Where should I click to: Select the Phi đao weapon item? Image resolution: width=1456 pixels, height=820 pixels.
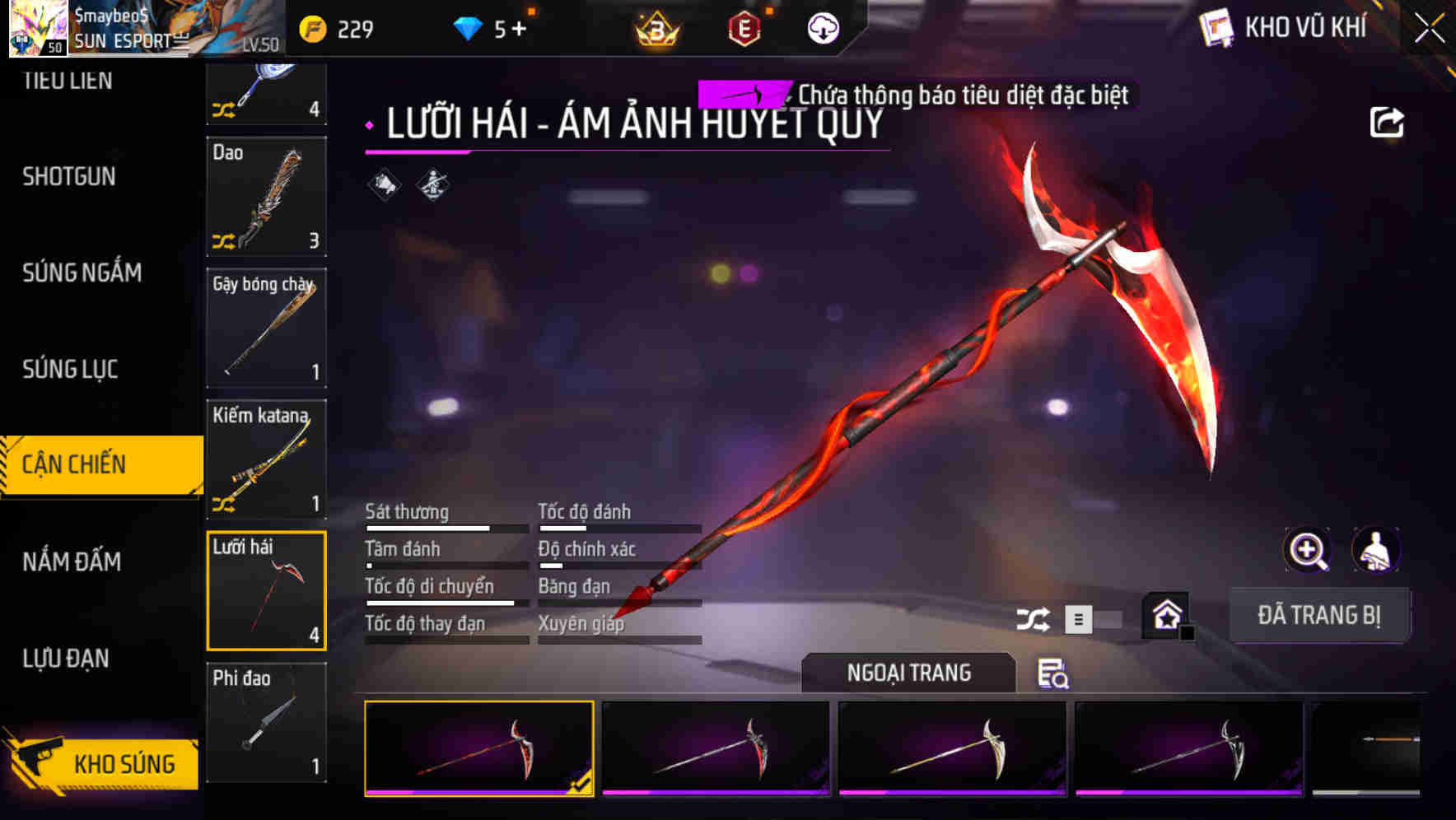click(267, 723)
